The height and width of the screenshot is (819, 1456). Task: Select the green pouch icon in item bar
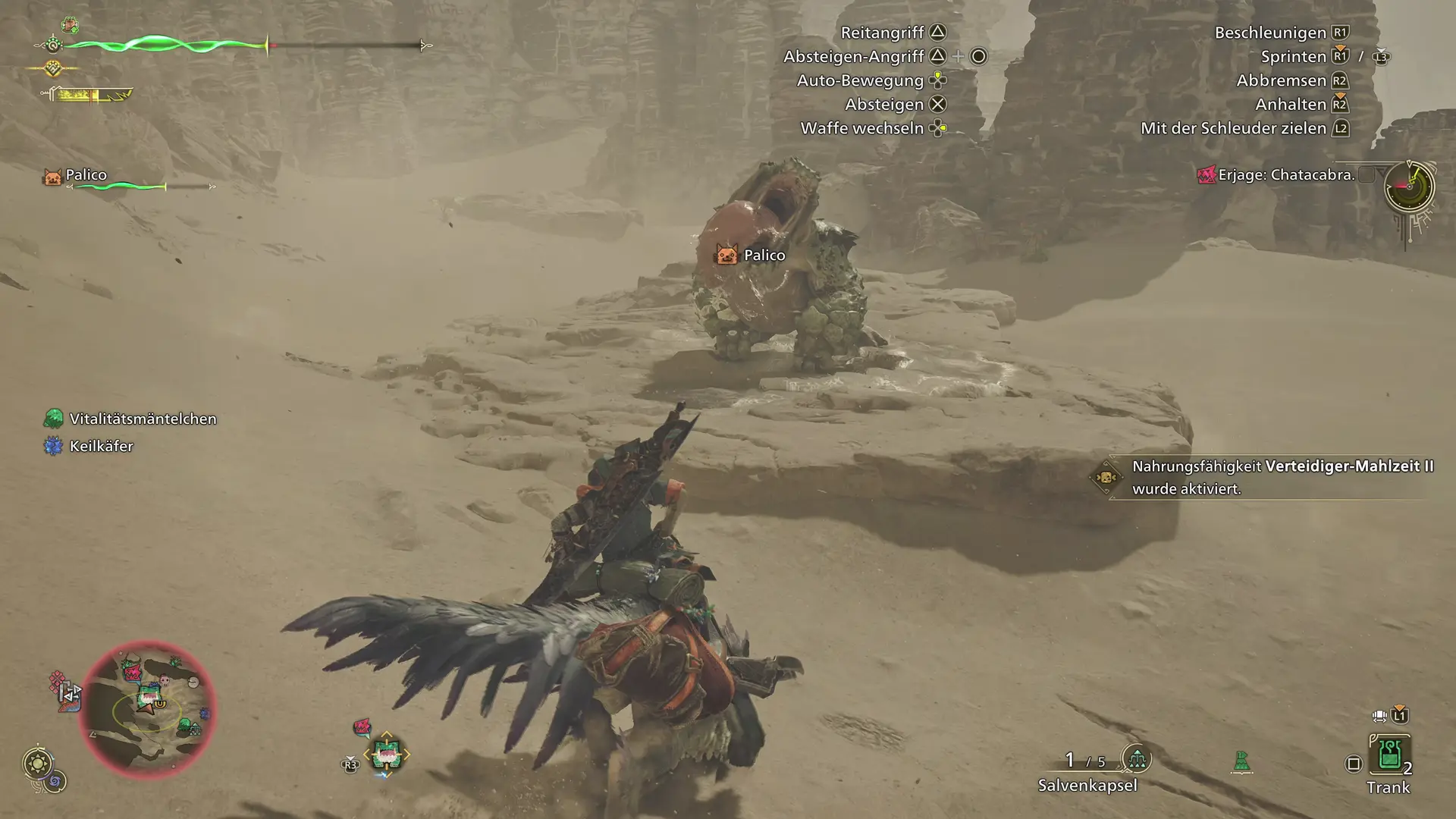[x=1241, y=761]
